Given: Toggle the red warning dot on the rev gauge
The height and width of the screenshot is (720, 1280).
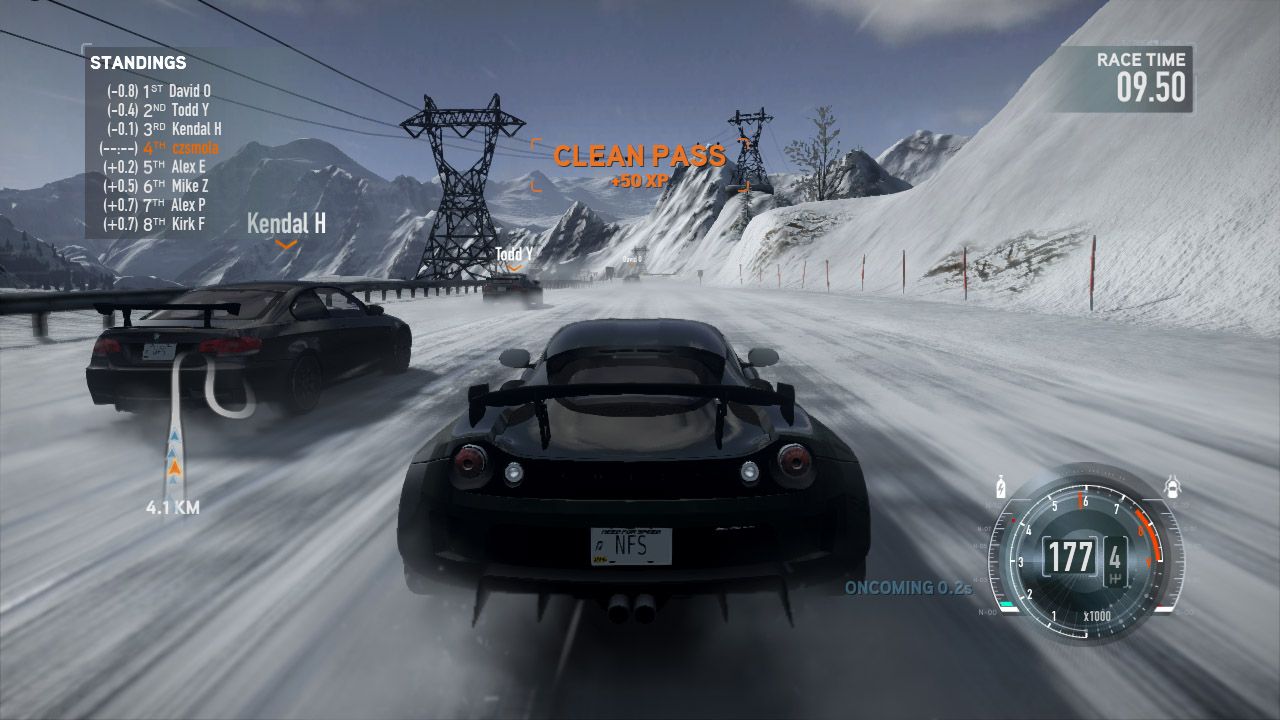Looking at the screenshot, I should (1014, 519).
